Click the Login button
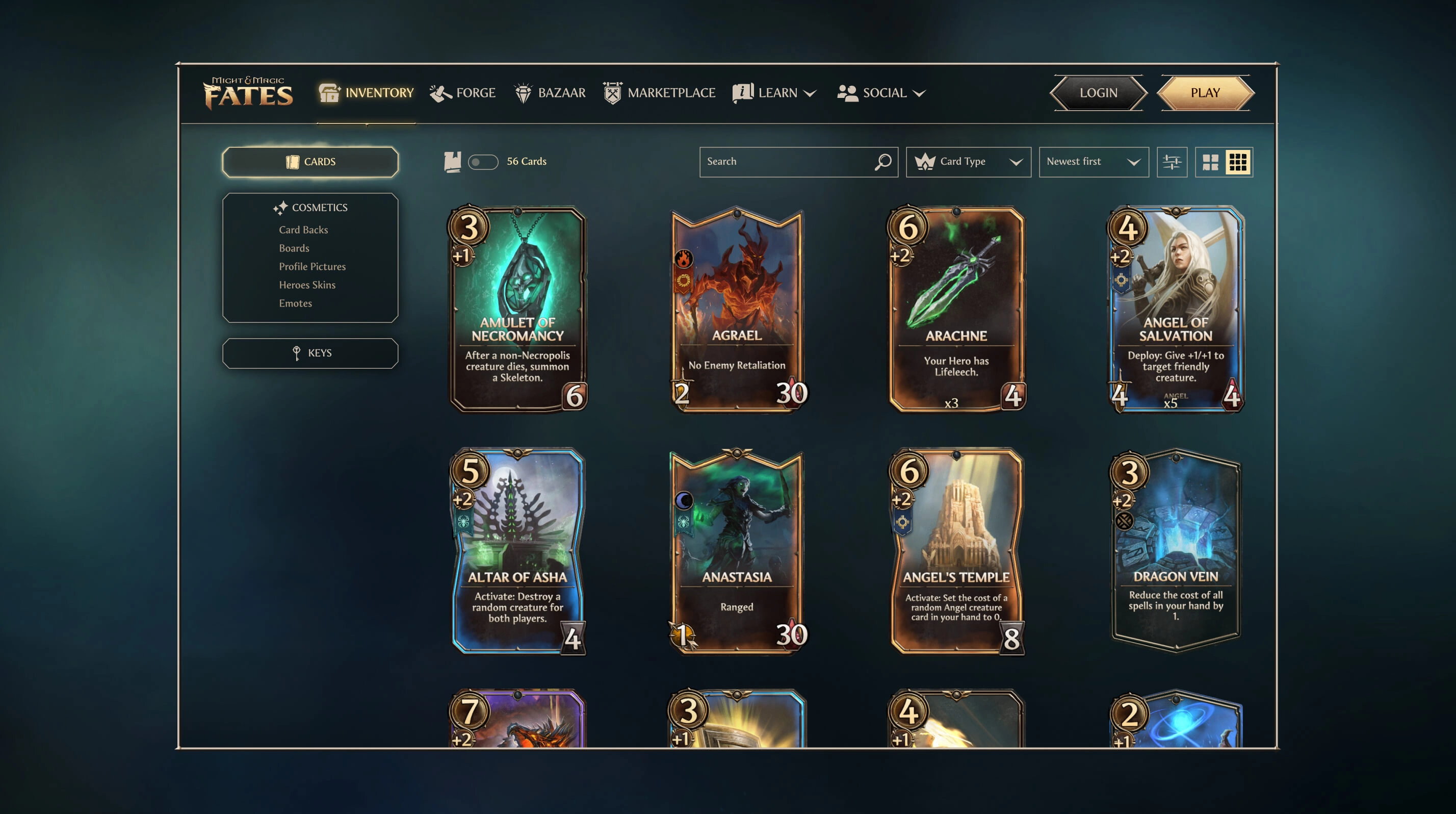The image size is (1456, 814). (1098, 93)
